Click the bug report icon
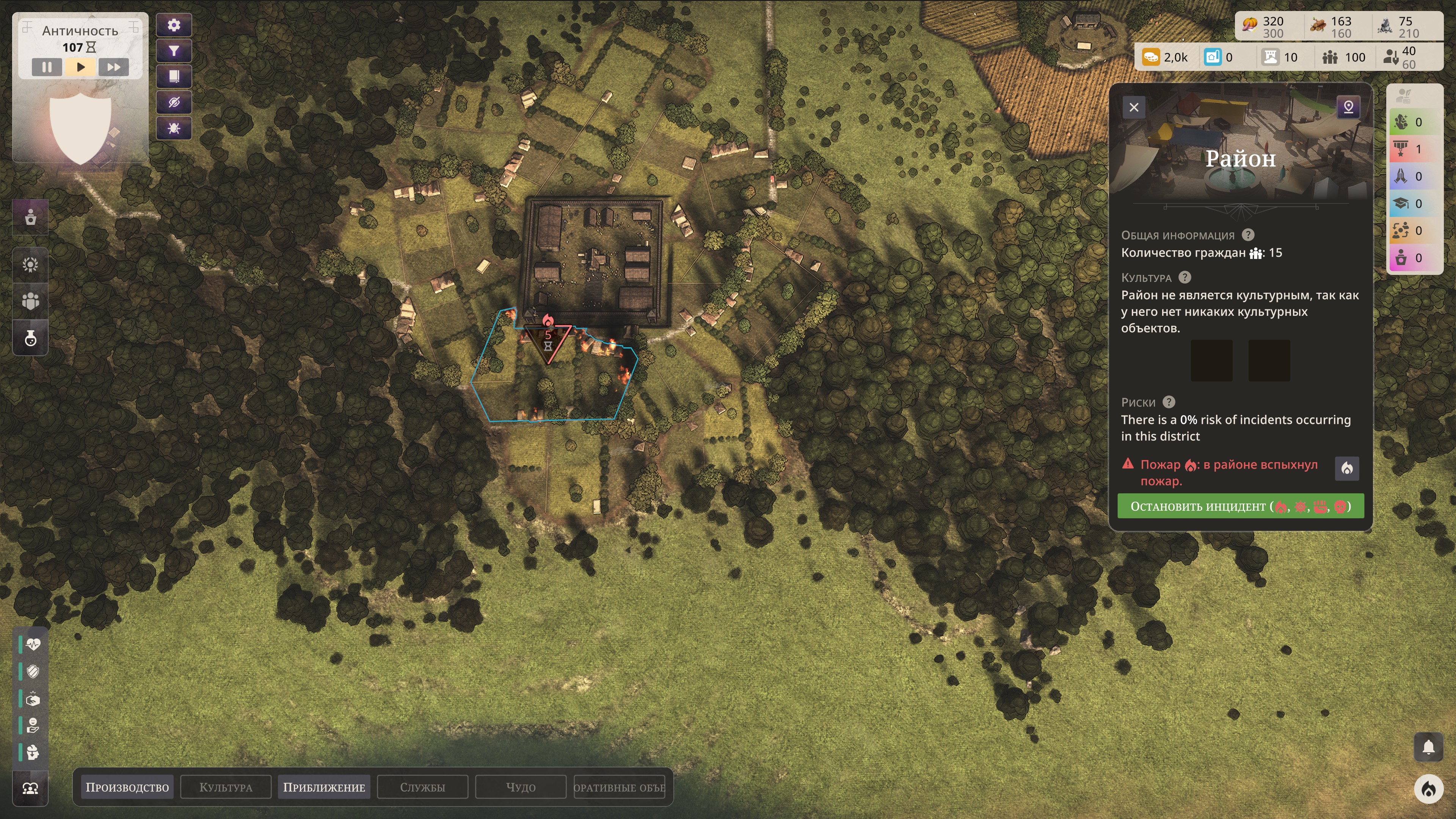This screenshot has width=1456, height=819. click(x=174, y=128)
